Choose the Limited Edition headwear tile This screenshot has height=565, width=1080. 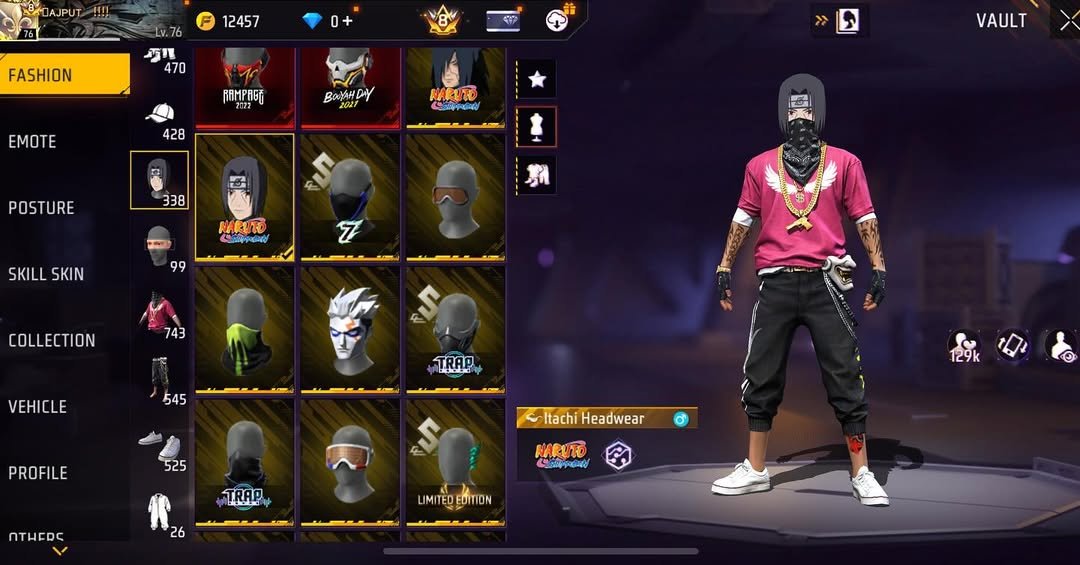coord(455,461)
